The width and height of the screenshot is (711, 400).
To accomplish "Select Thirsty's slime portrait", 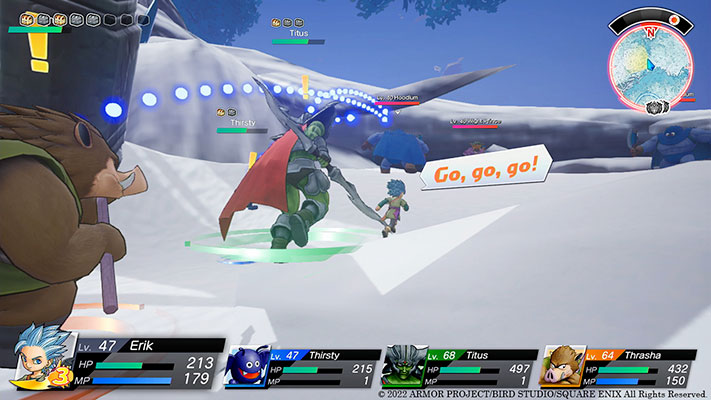I will (247, 366).
